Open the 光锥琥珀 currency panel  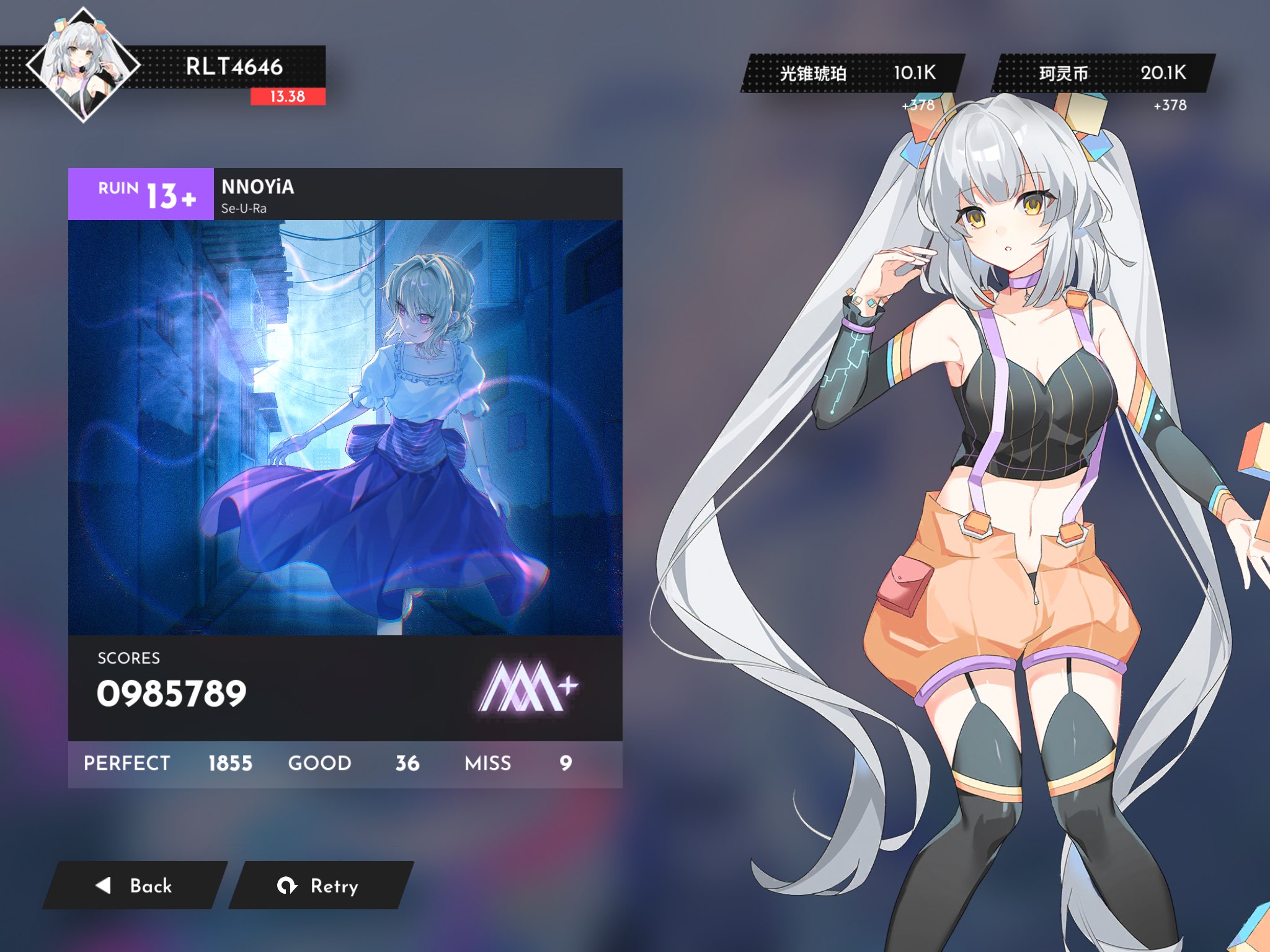point(854,73)
